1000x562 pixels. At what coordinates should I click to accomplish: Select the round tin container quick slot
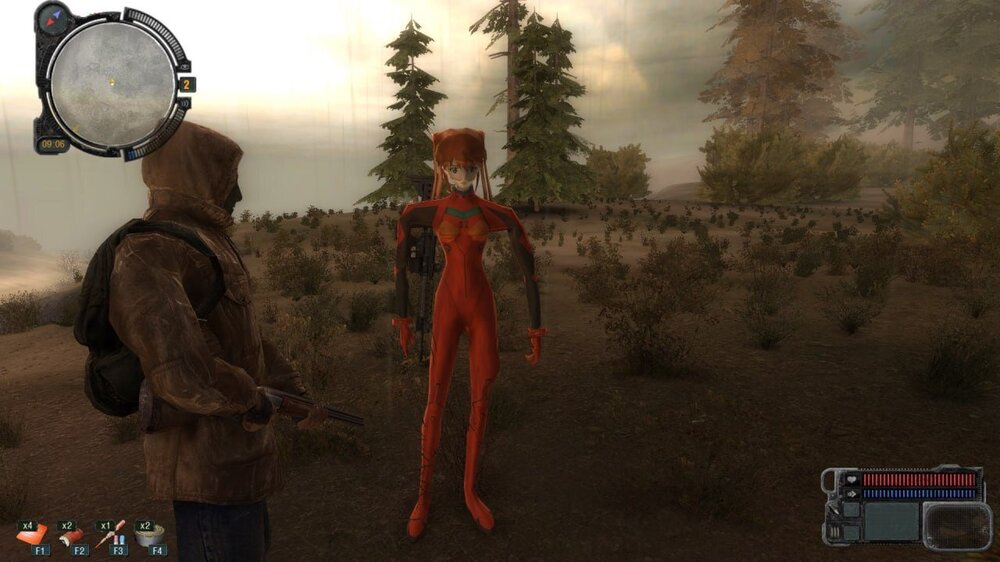[x=150, y=536]
